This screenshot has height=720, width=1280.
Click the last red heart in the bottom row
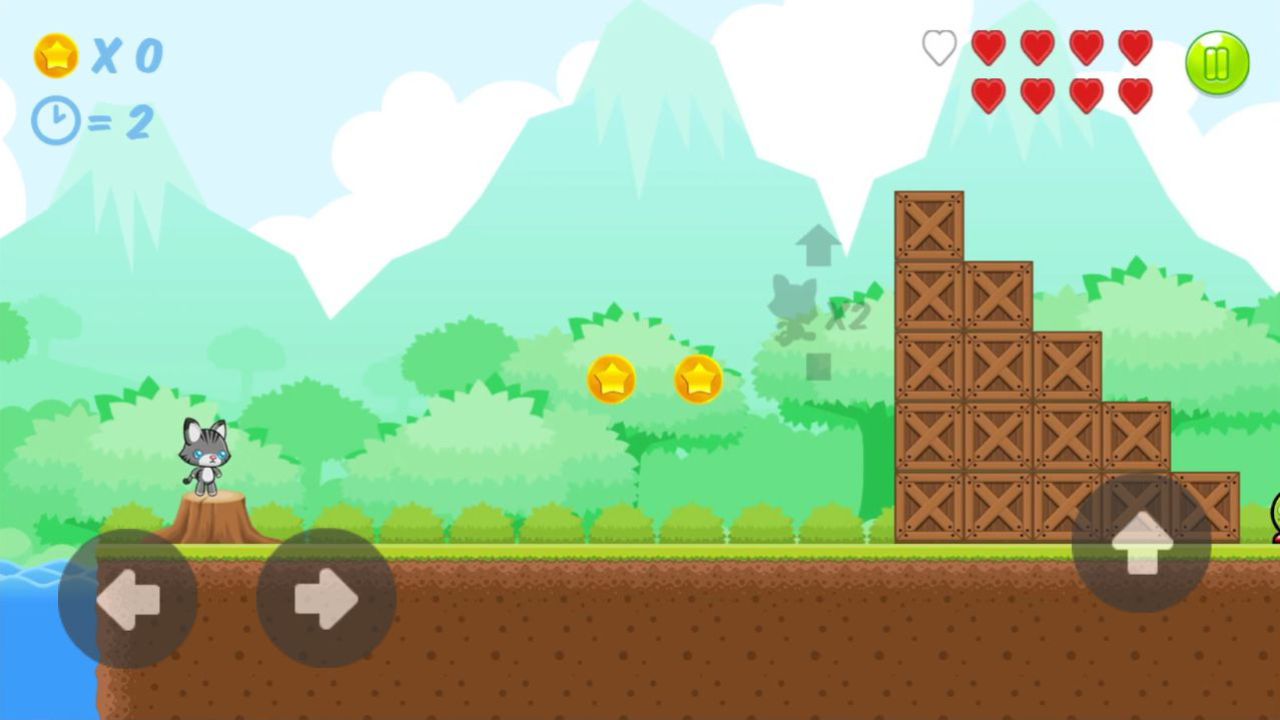click(x=1136, y=95)
